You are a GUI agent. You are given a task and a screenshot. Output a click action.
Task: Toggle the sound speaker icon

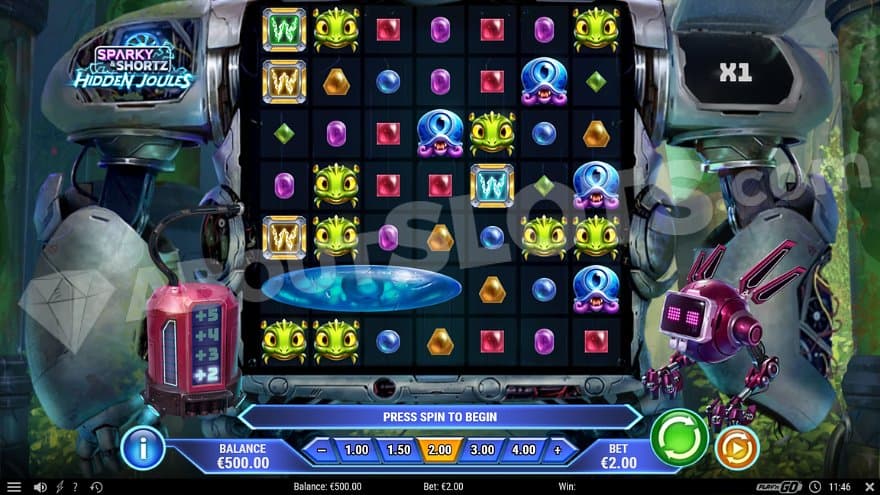point(40,487)
